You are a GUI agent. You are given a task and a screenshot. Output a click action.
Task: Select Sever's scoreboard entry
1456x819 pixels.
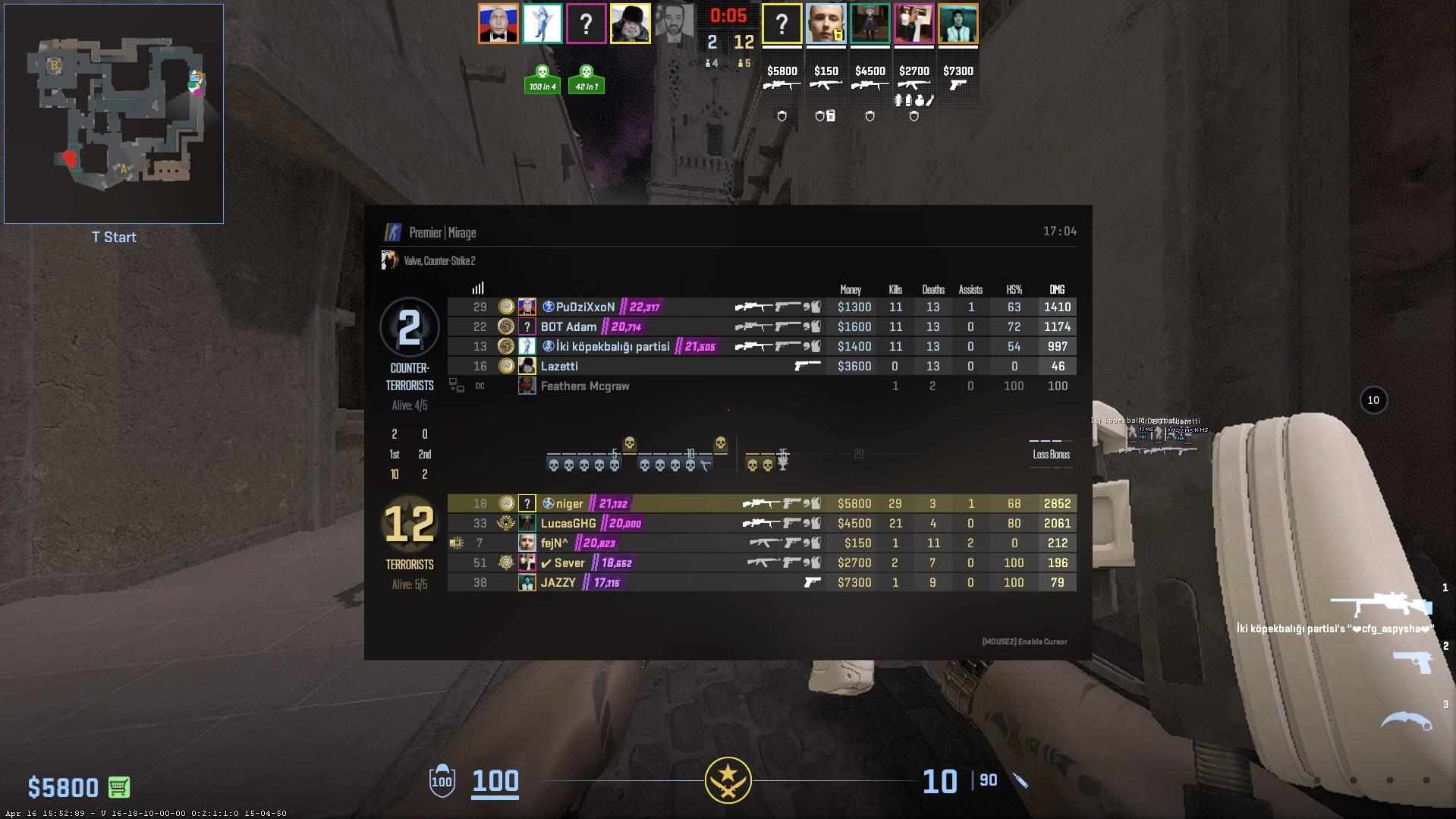569,563
